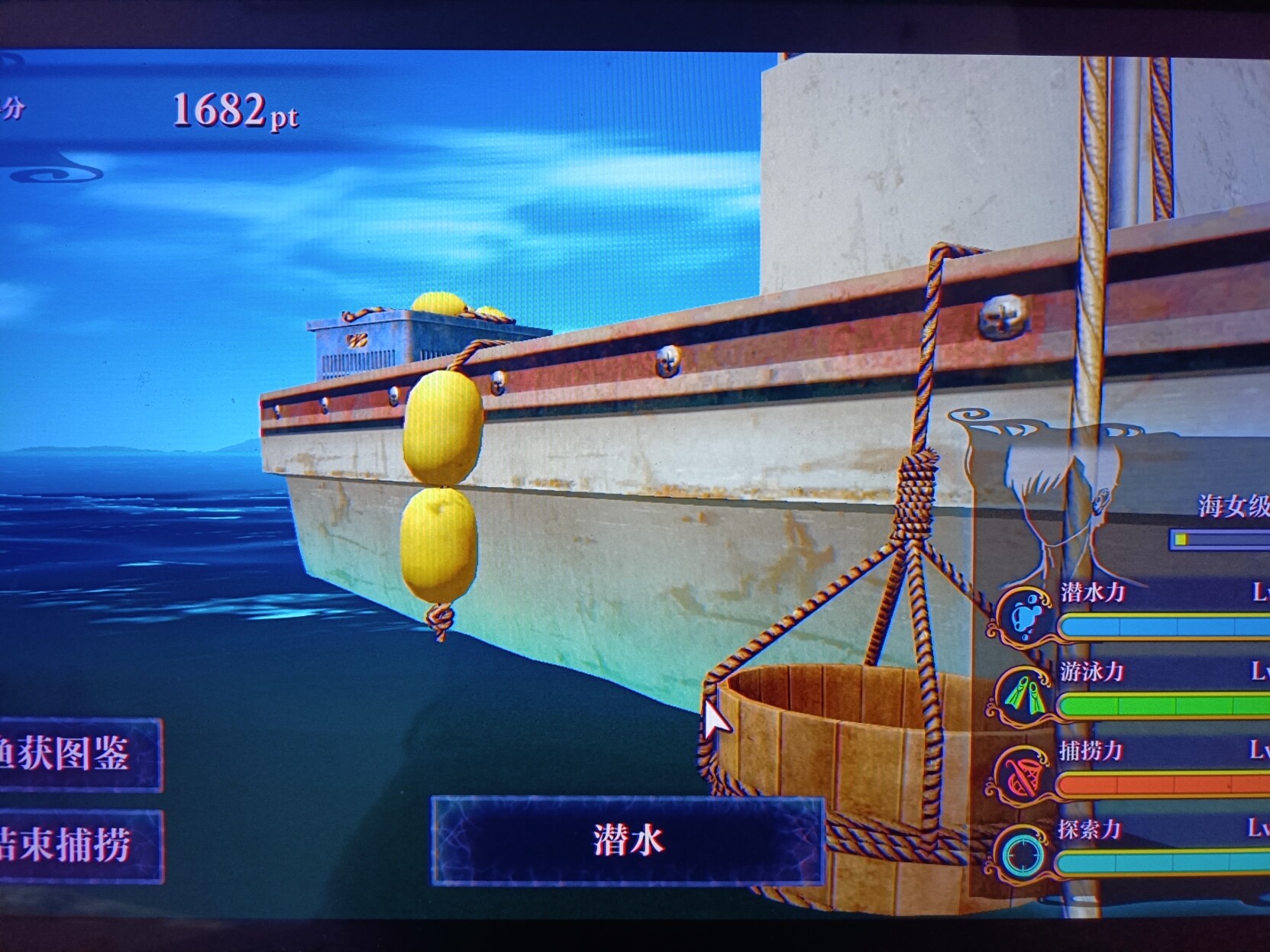This screenshot has width=1270, height=952.
Task: Choose 结束捕捞 to end fishing
Action: (76, 846)
